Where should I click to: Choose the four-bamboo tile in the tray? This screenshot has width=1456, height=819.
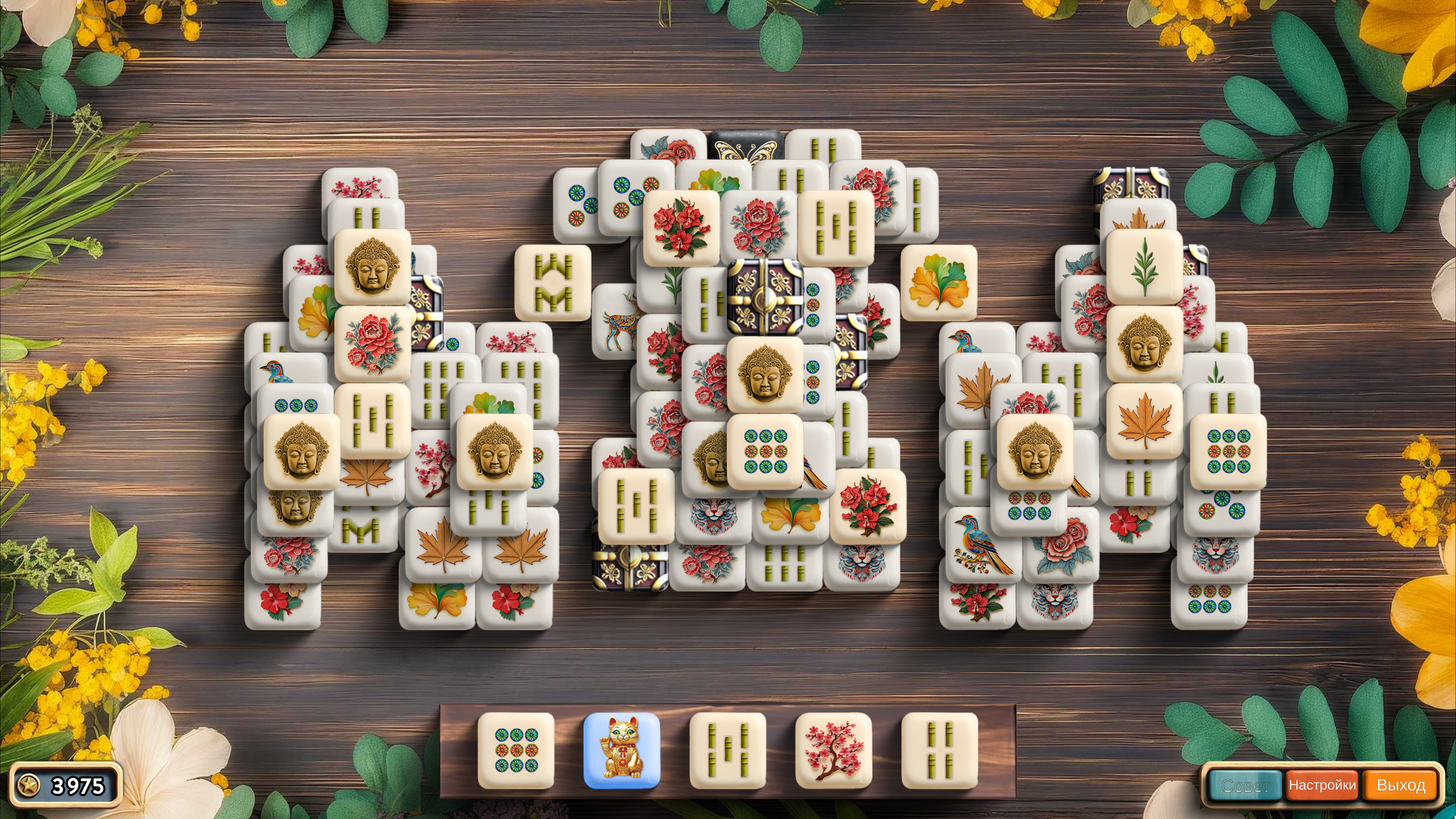(x=939, y=750)
